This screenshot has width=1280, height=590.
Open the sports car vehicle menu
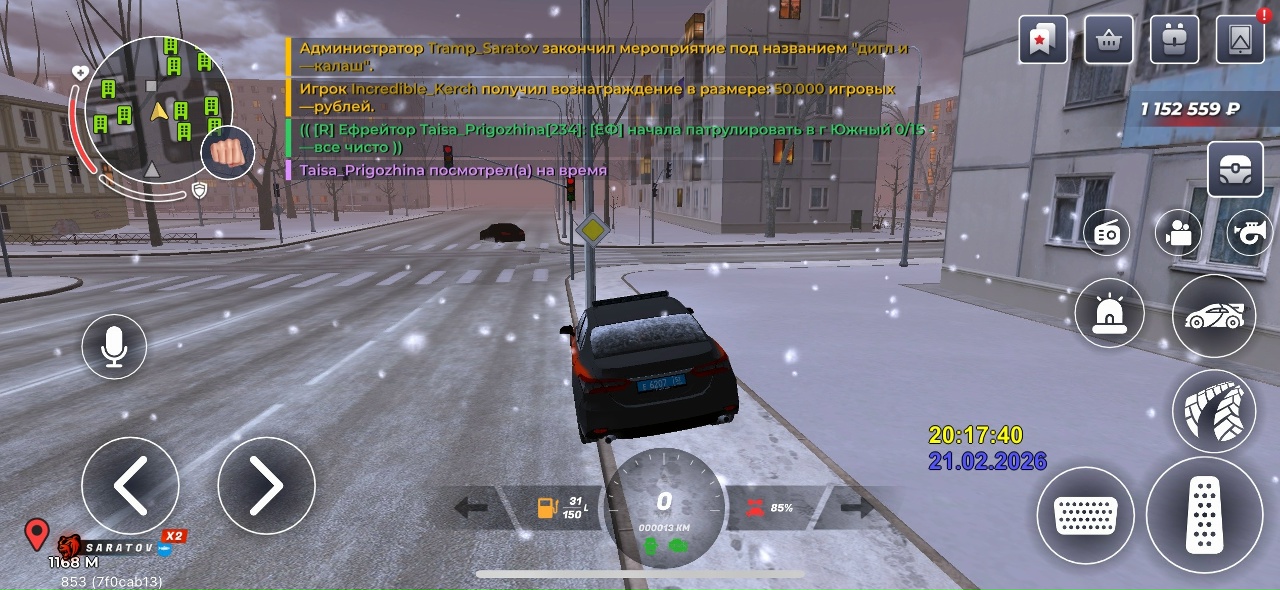tap(1214, 316)
